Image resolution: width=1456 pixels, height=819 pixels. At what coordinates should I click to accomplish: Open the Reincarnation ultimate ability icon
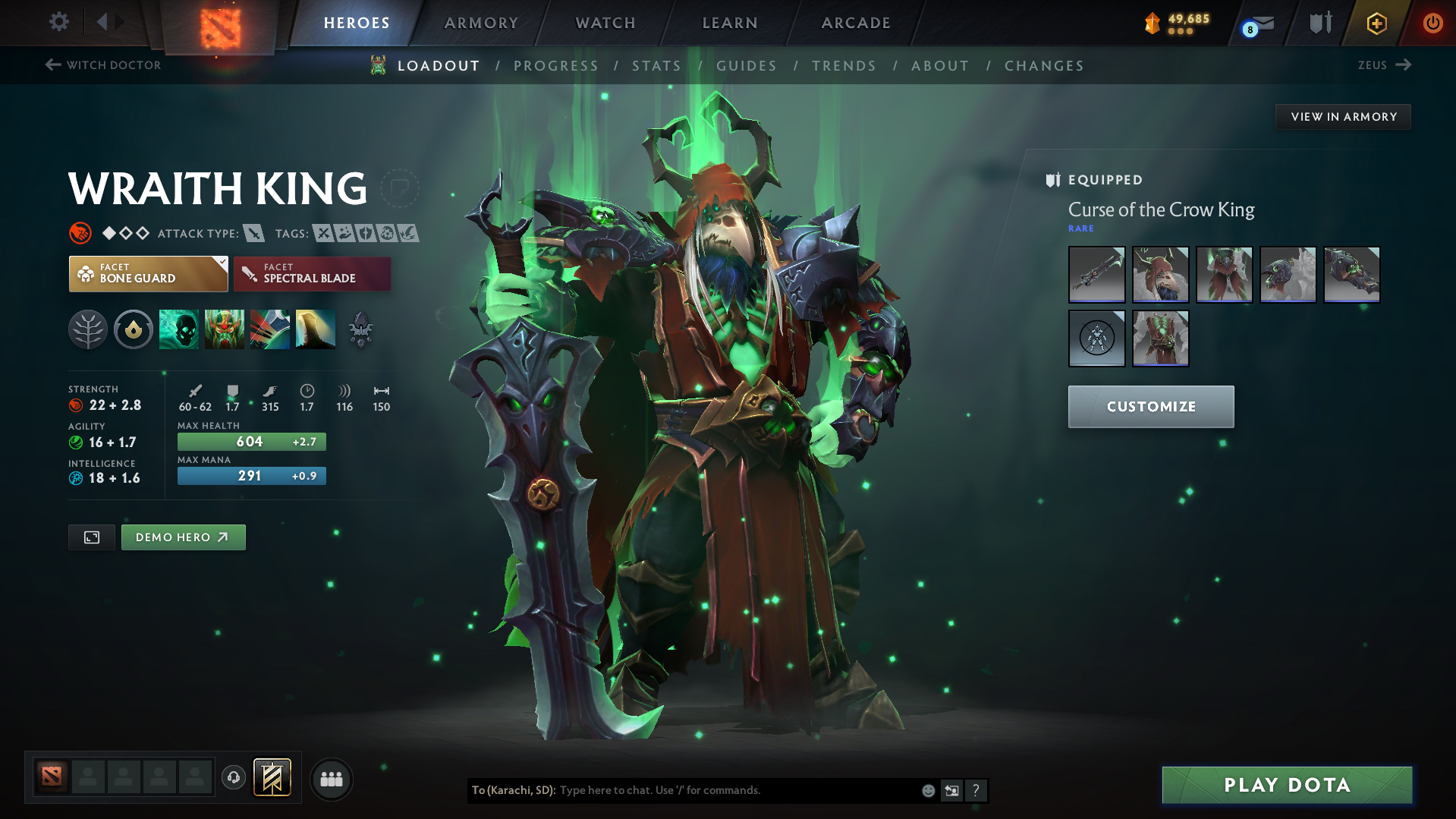coord(315,329)
